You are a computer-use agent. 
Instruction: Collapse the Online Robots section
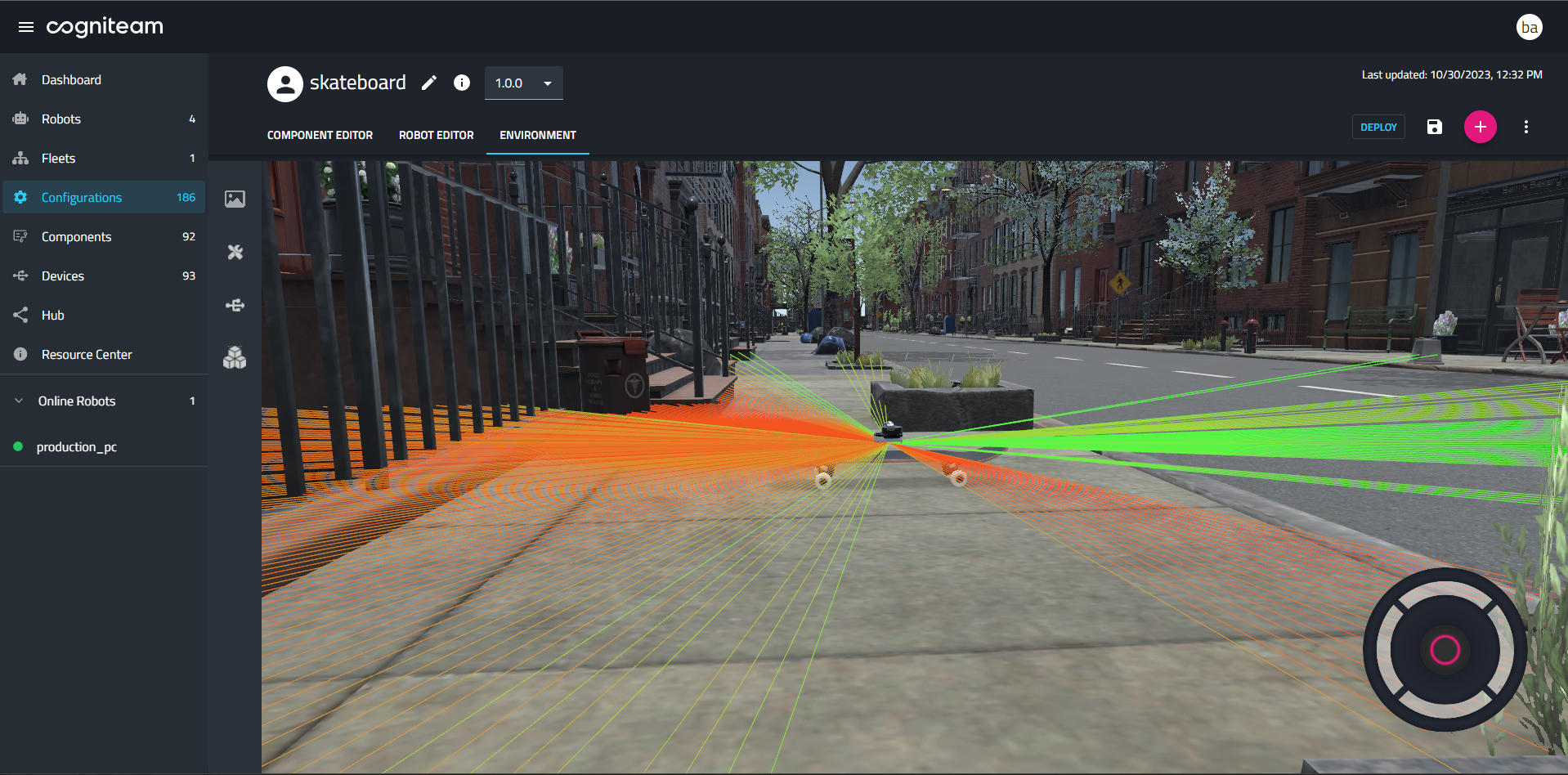point(17,401)
